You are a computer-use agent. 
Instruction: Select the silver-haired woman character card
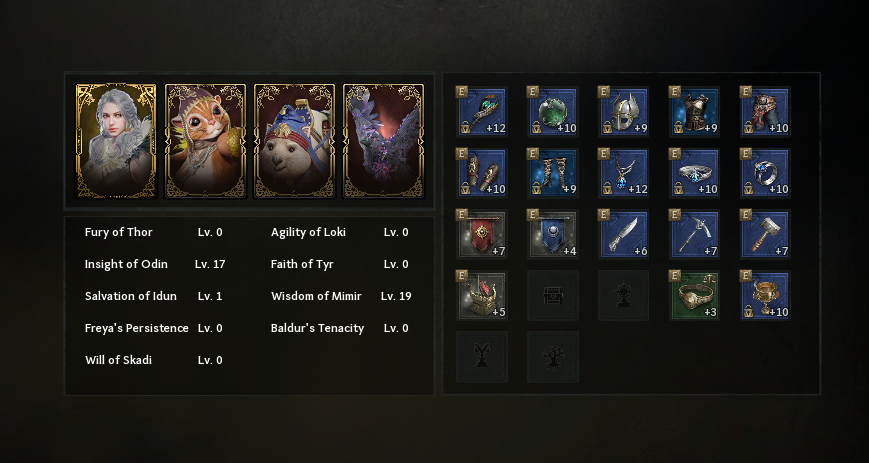pos(116,141)
